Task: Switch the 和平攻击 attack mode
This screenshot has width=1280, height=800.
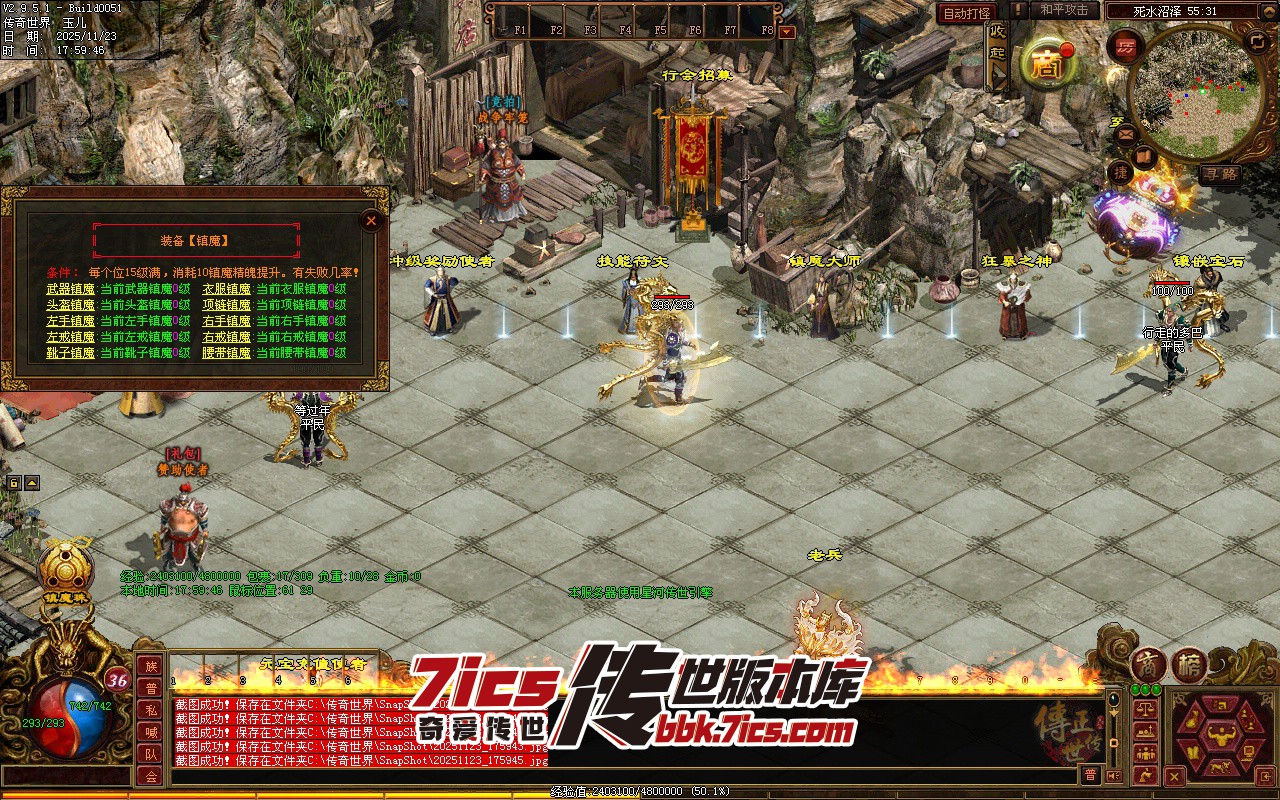Action: click(x=1064, y=11)
